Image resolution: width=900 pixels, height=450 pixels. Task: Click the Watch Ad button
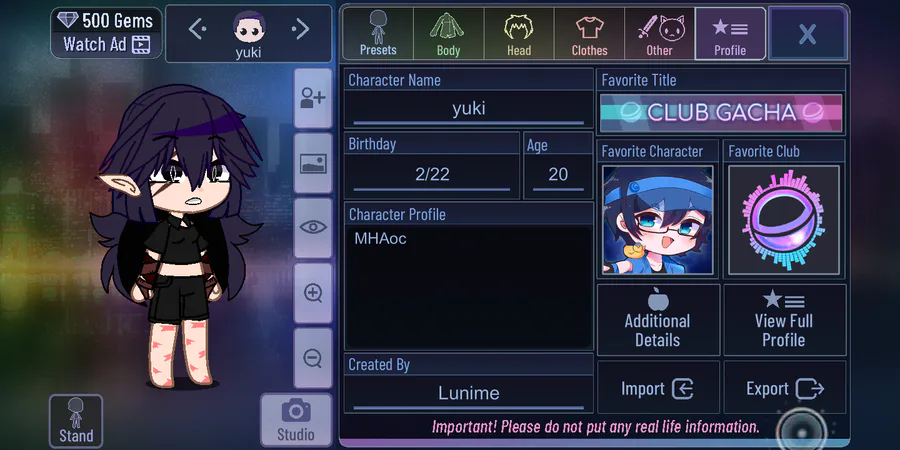[105, 44]
